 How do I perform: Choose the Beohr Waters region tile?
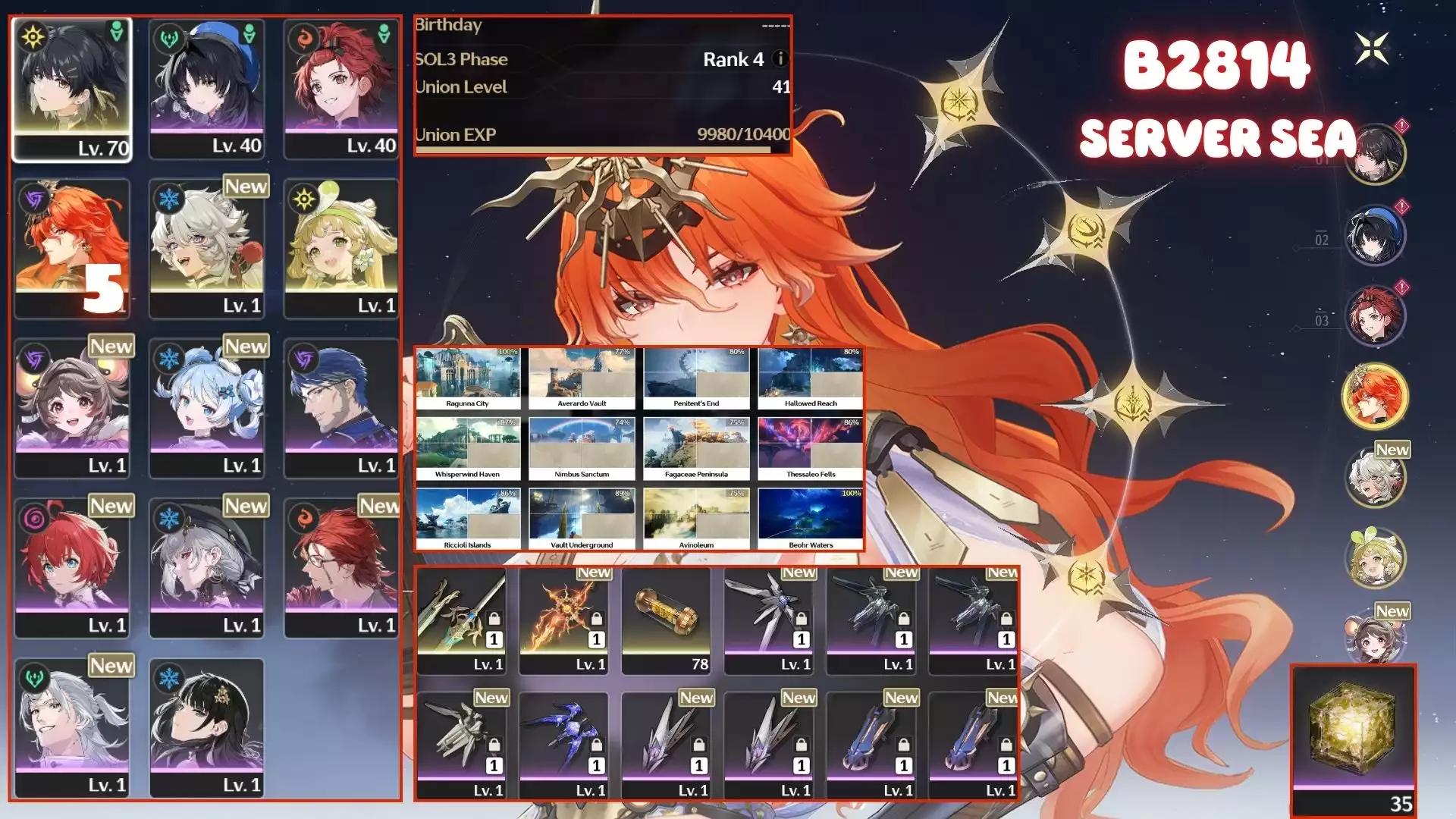point(811,519)
